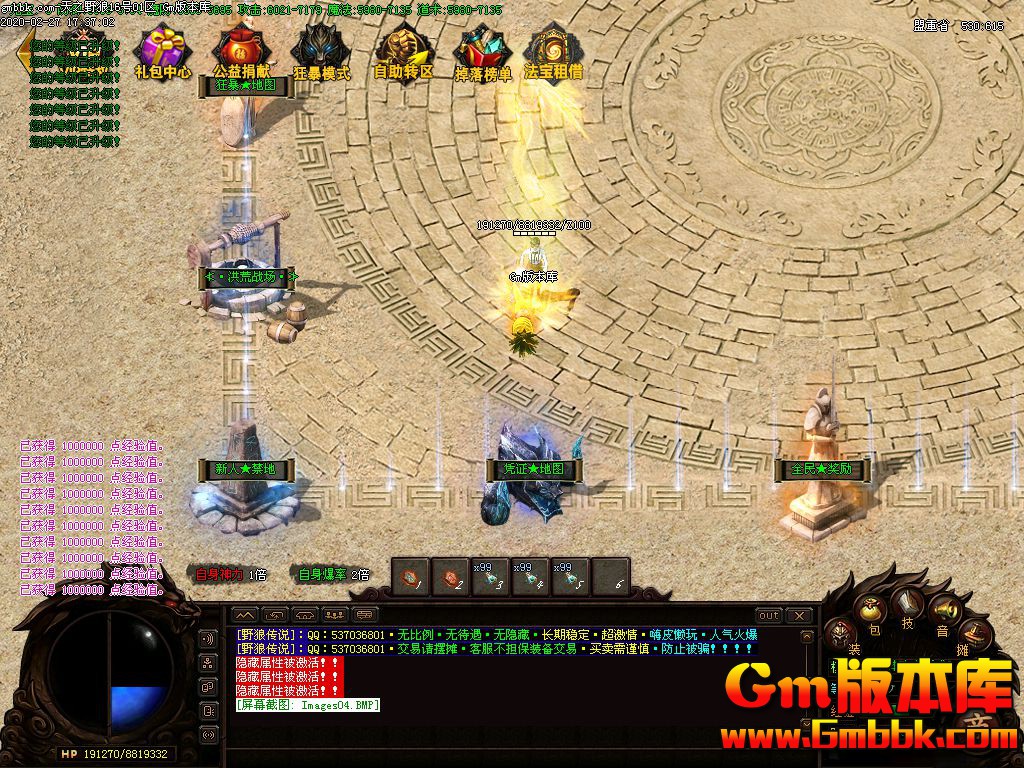Select the x99 potion in hotbar slot 3
This screenshot has height=768, width=1024.
(x=490, y=576)
